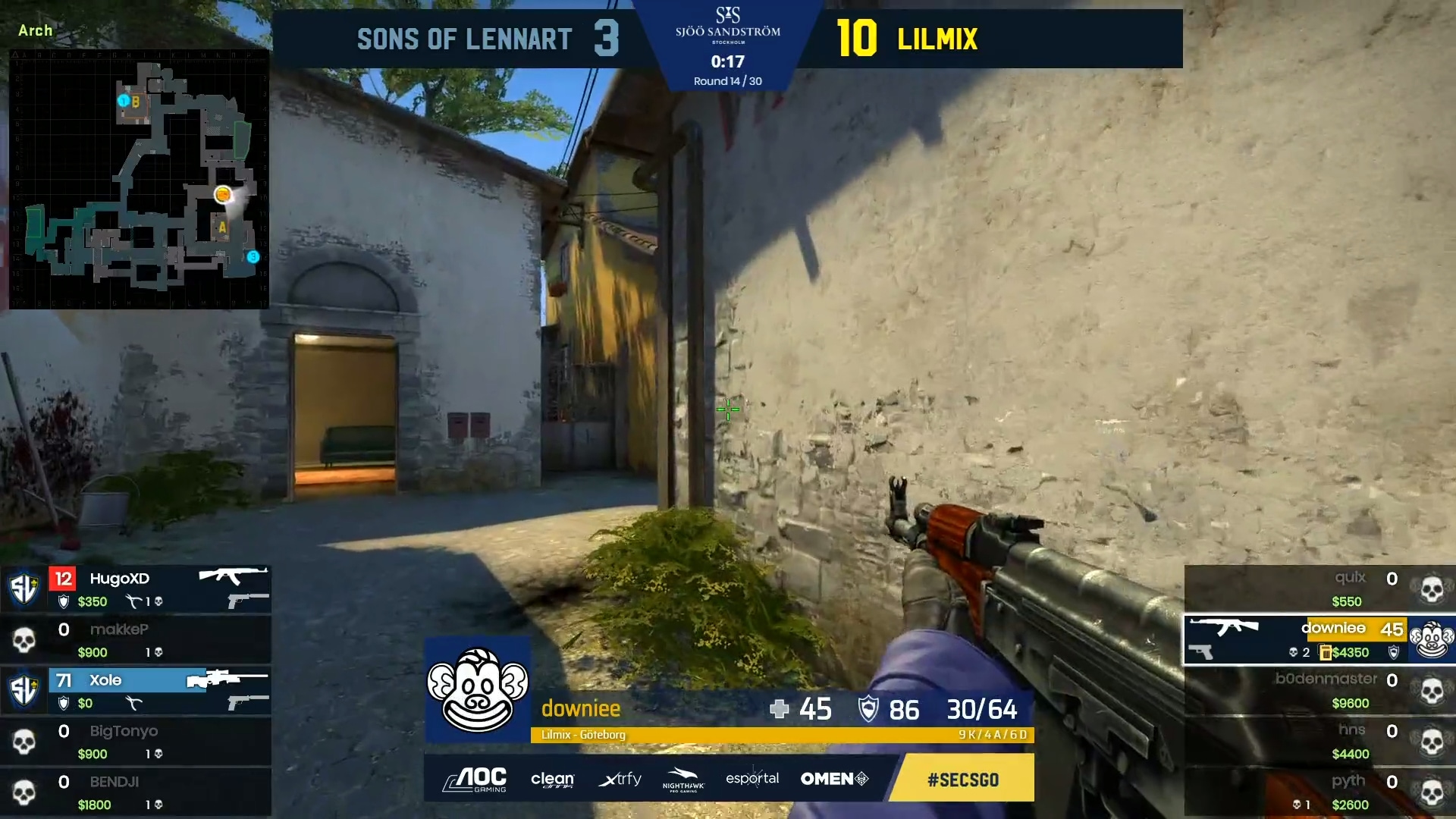This screenshot has height=819, width=1456.
Task: Select b0denmaster's player row
Action: point(1319,690)
